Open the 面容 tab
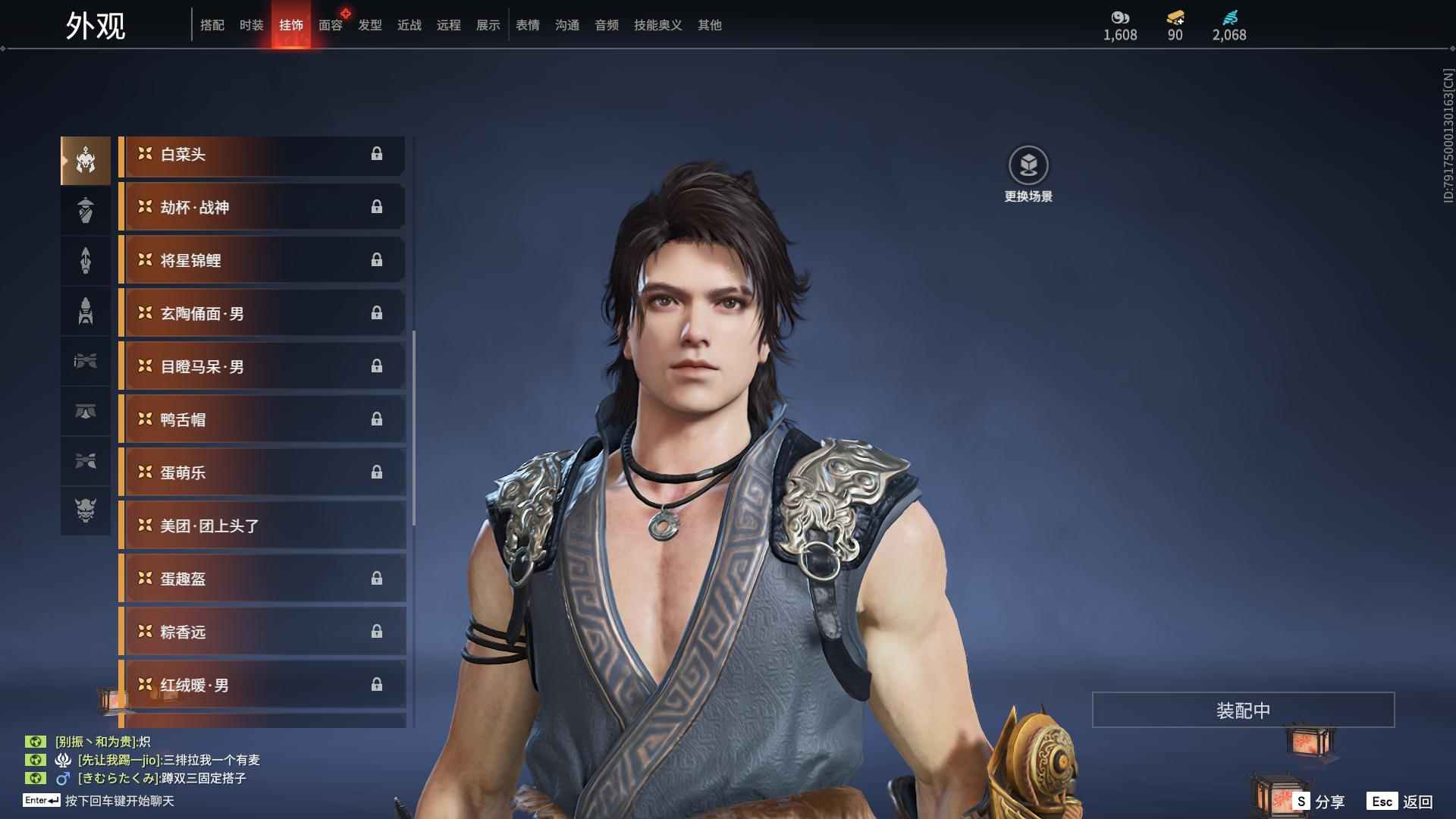Image resolution: width=1456 pixels, height=819 pixels. coord(330,25)
